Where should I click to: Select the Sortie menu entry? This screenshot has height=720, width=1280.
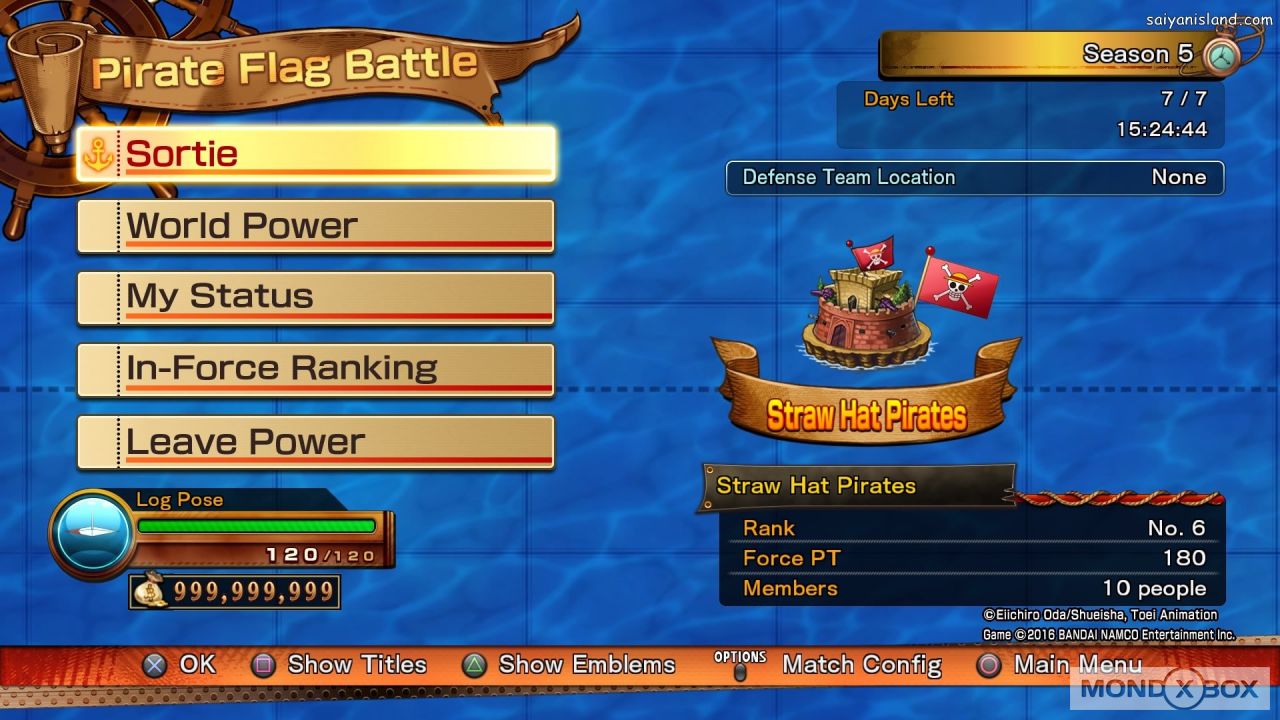pos(316,154)
